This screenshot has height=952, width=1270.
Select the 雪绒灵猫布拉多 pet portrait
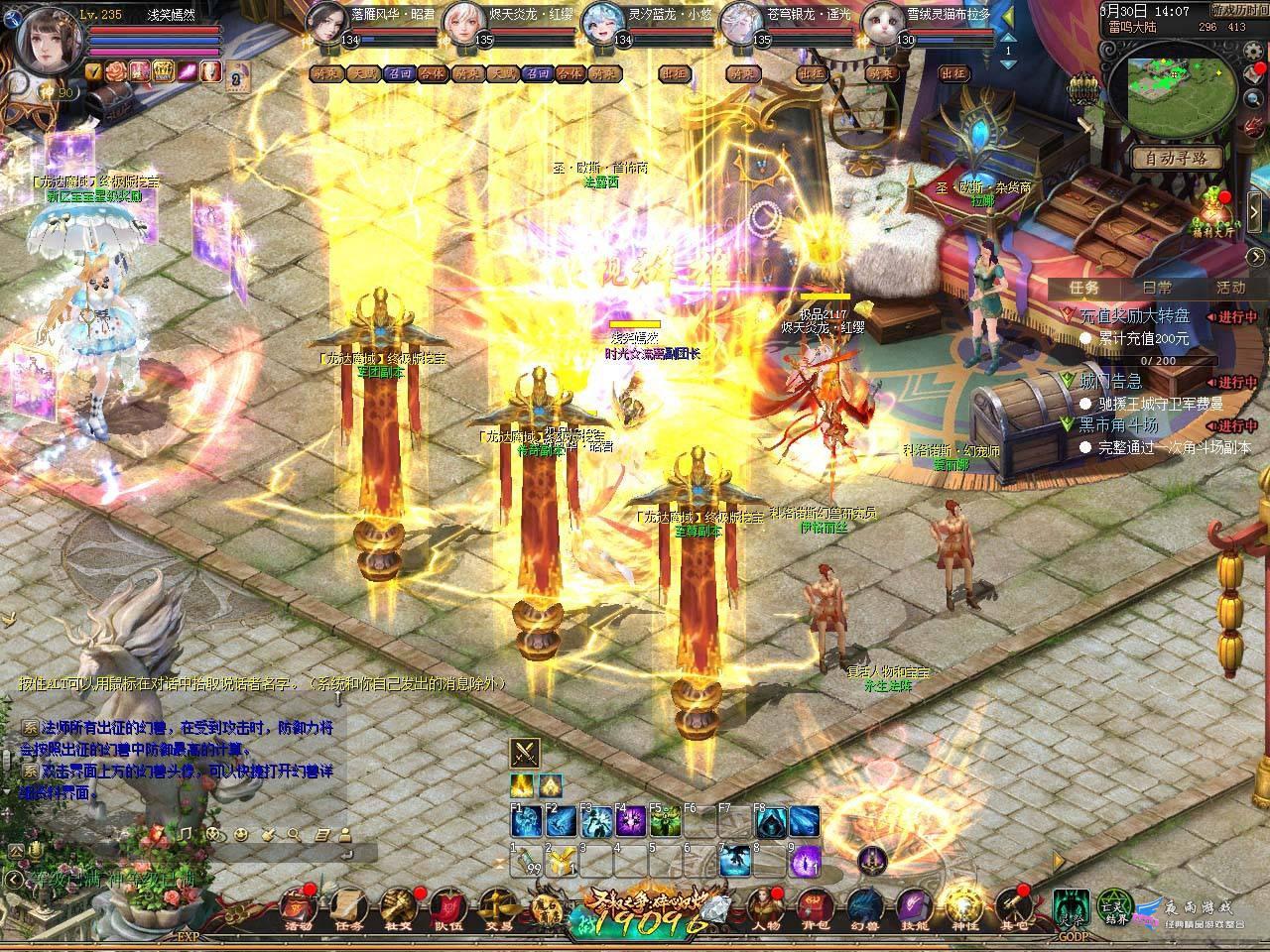coord(879,22)
